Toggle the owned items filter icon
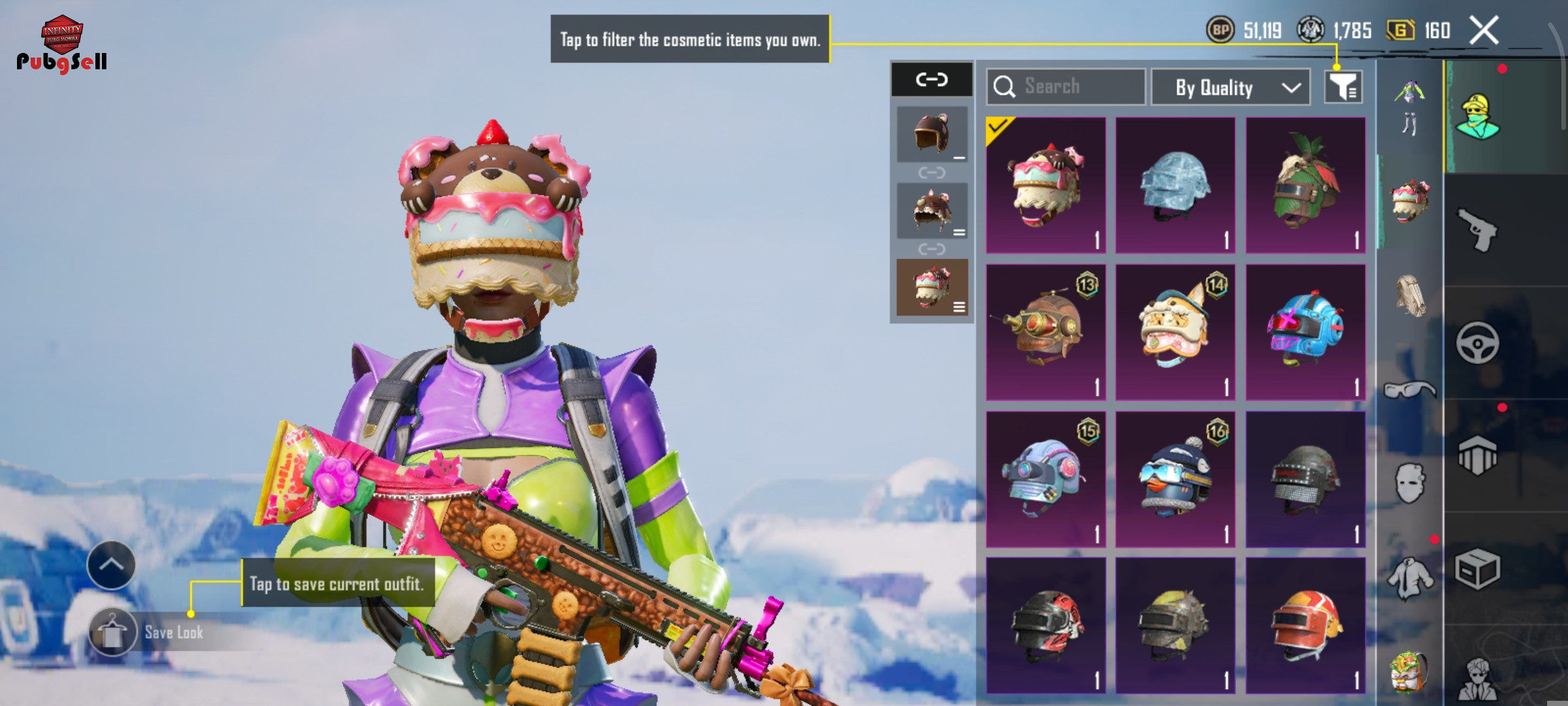 [1343, 87]
